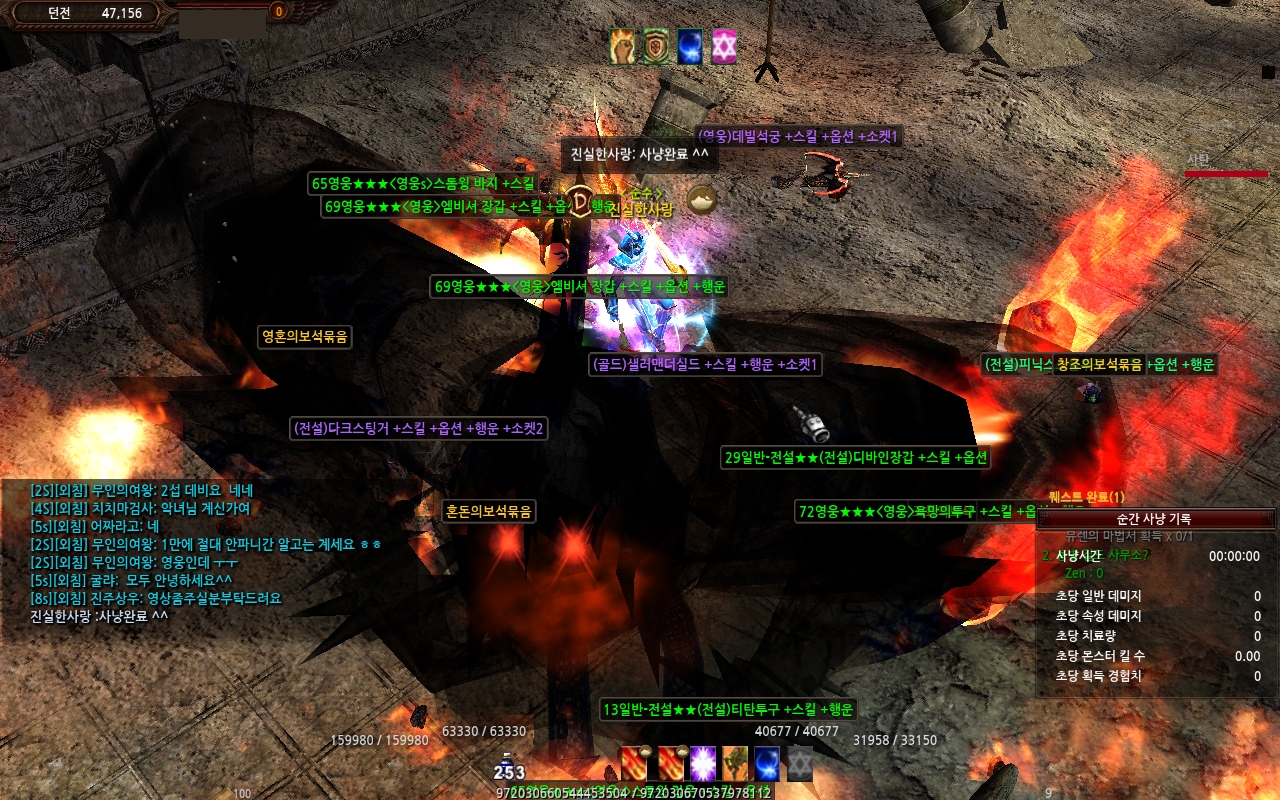Grab the (골드)샐러맨더실드 item label

point(705,365)
